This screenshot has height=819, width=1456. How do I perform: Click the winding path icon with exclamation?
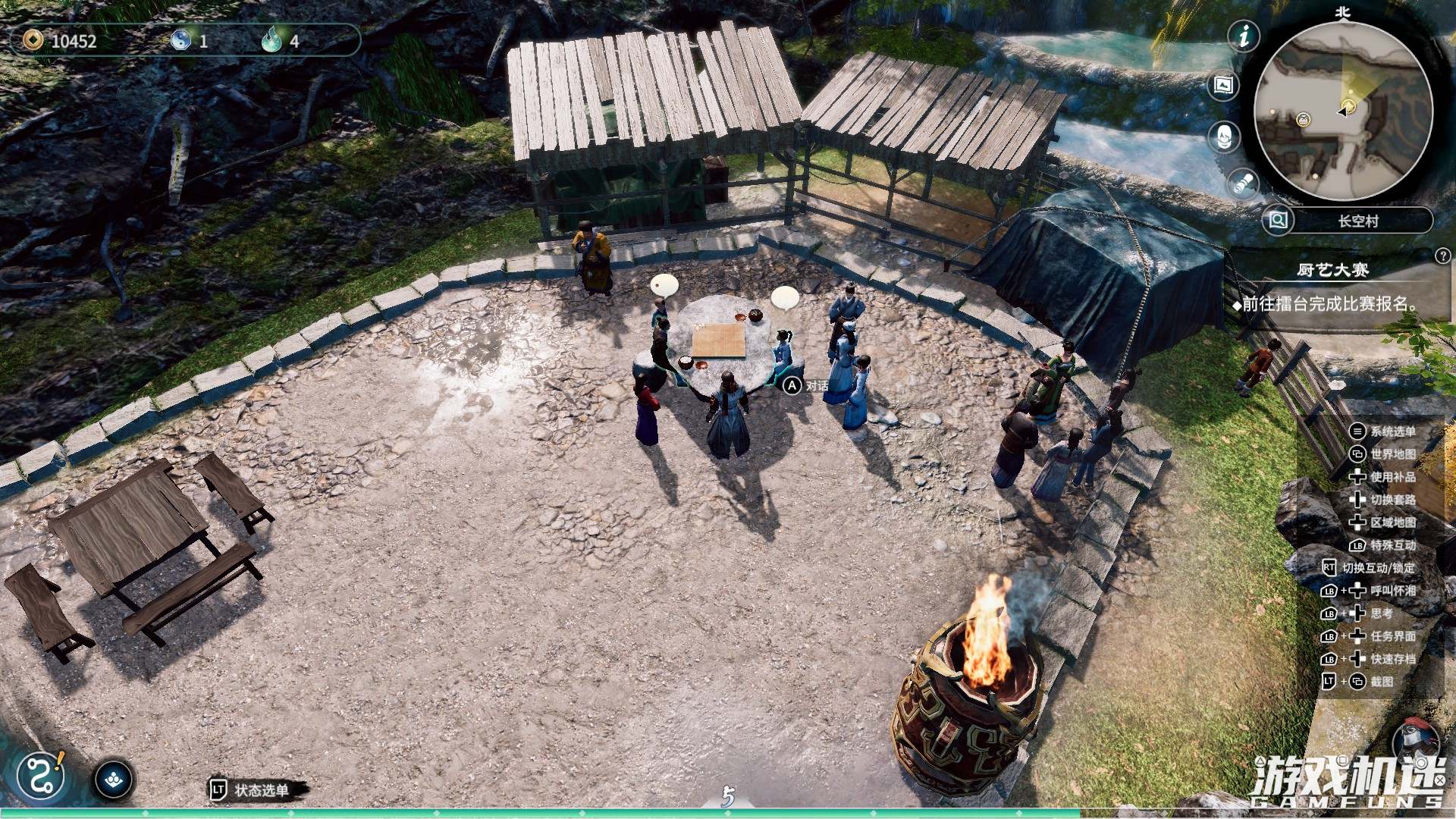point(41,776)
